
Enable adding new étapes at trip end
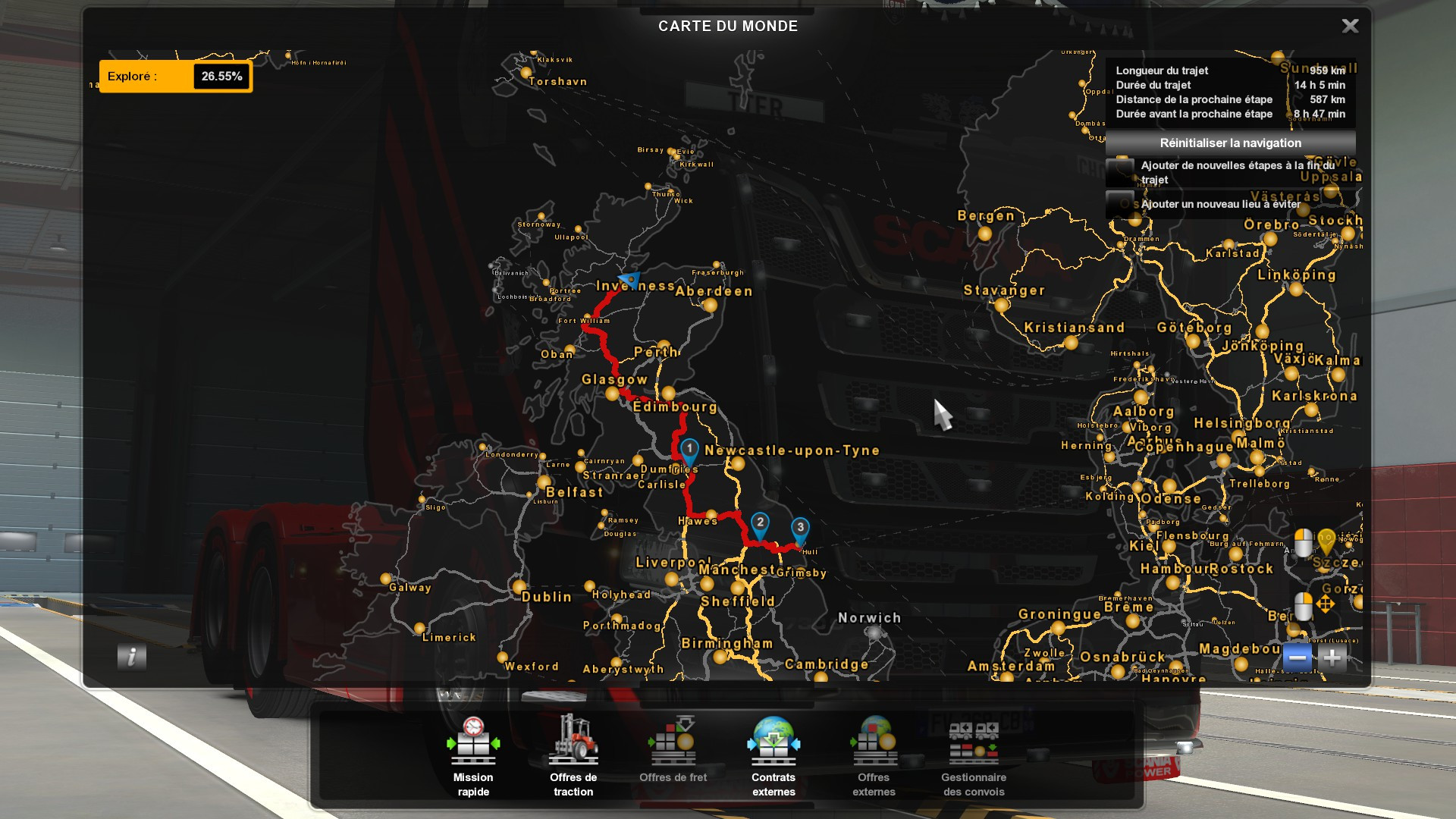(1119, 171)
